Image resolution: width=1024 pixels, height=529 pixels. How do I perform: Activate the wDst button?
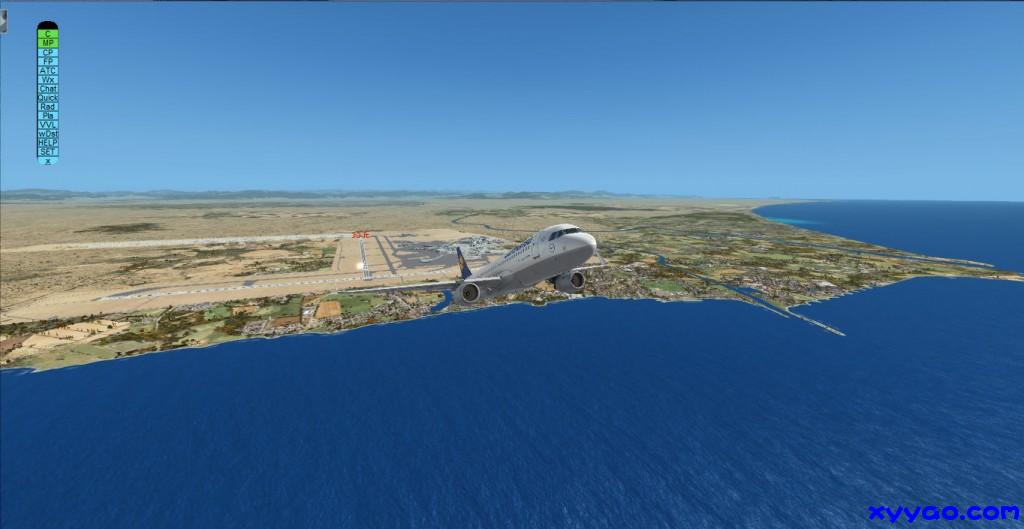(x=47, y=133)
